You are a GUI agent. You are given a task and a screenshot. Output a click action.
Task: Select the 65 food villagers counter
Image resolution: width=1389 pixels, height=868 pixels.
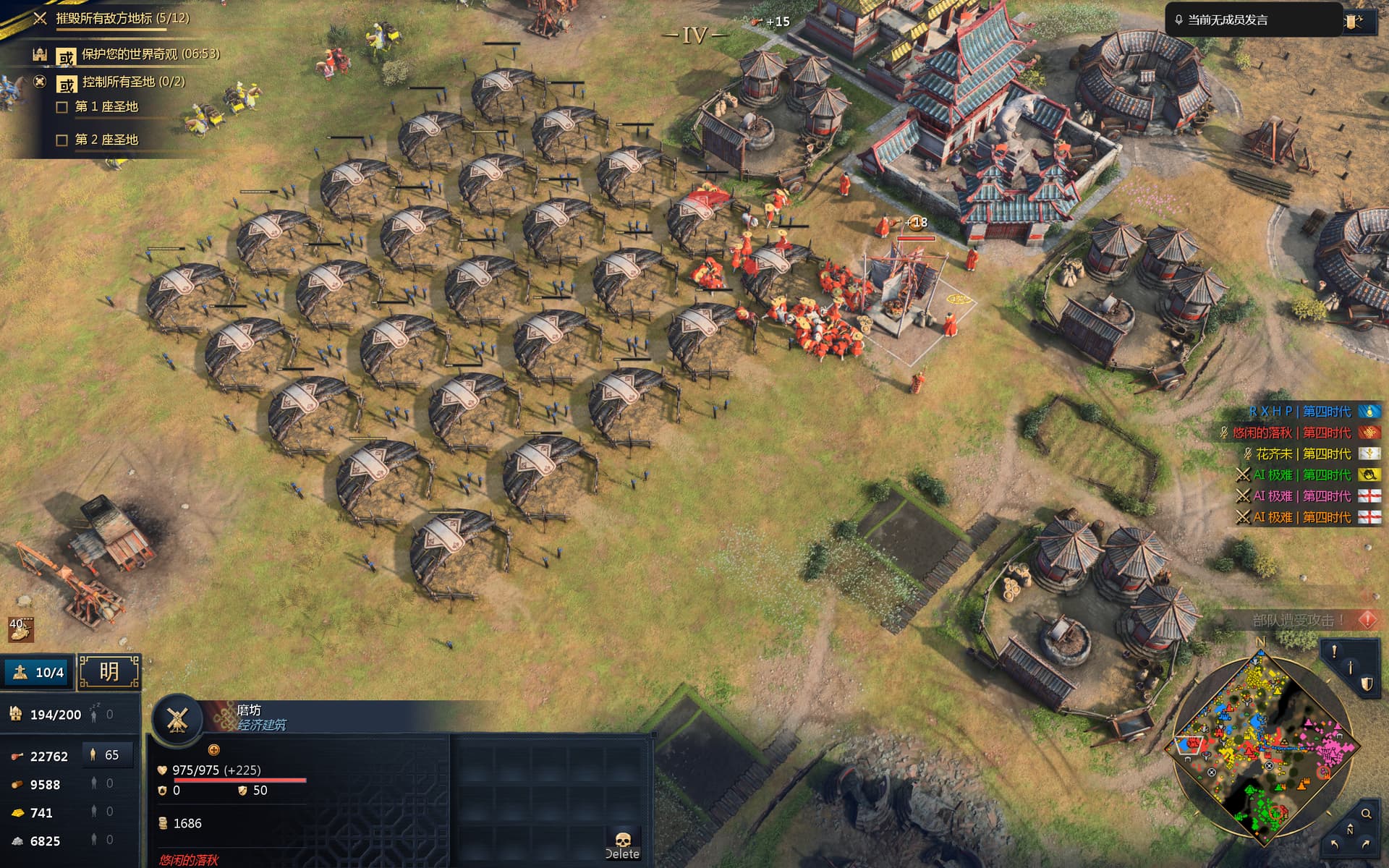pyautogui.click(x=106, y=755)
